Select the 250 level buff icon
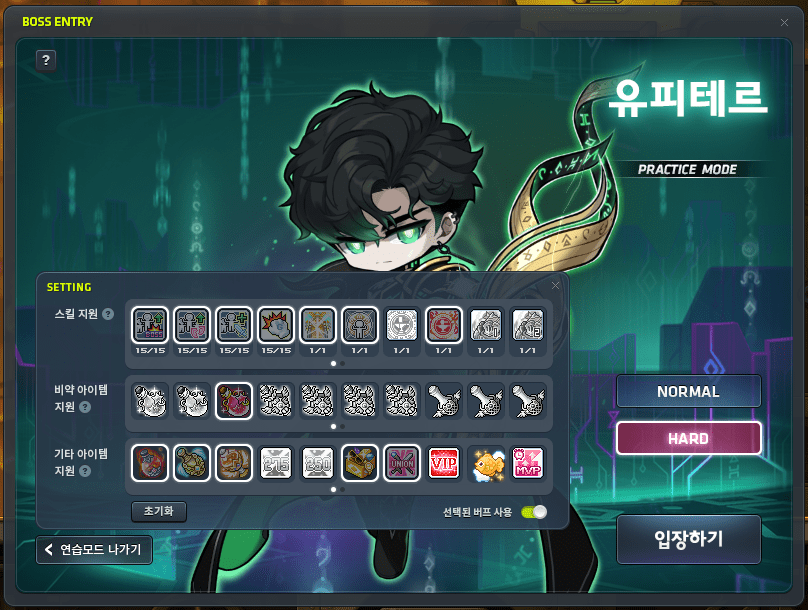 tap(317, 462)
